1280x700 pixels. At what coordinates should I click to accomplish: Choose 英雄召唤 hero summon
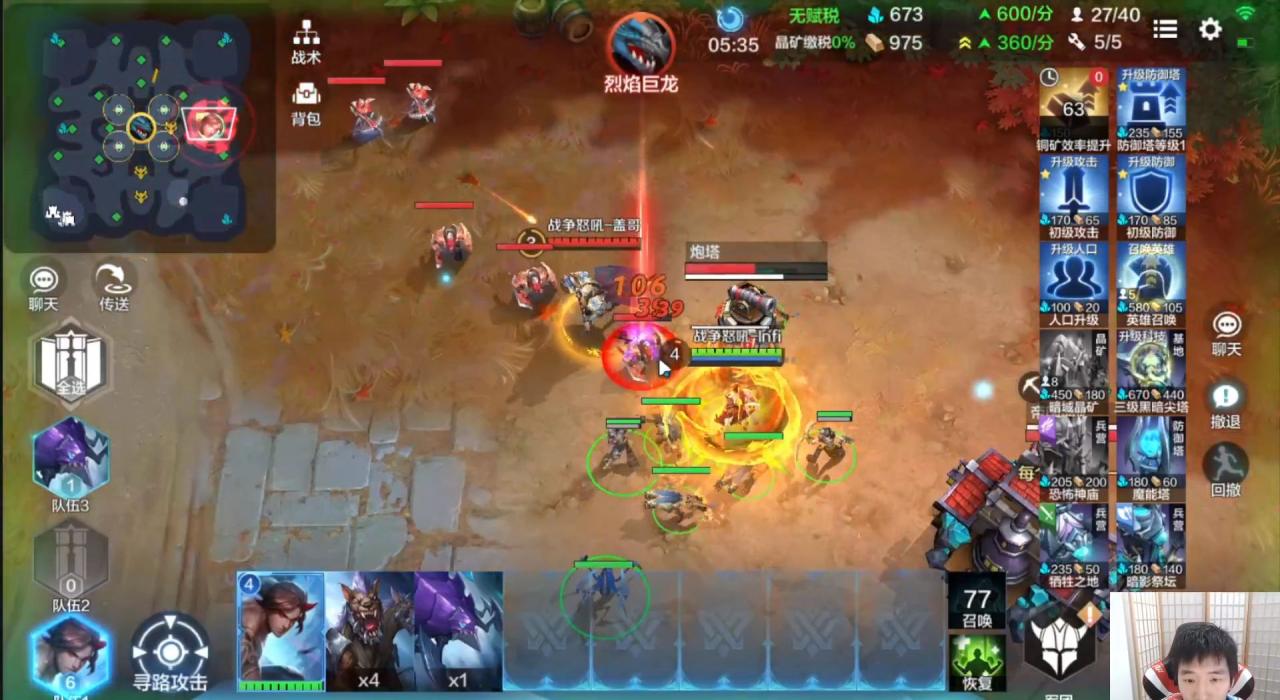coord(1151,284)
